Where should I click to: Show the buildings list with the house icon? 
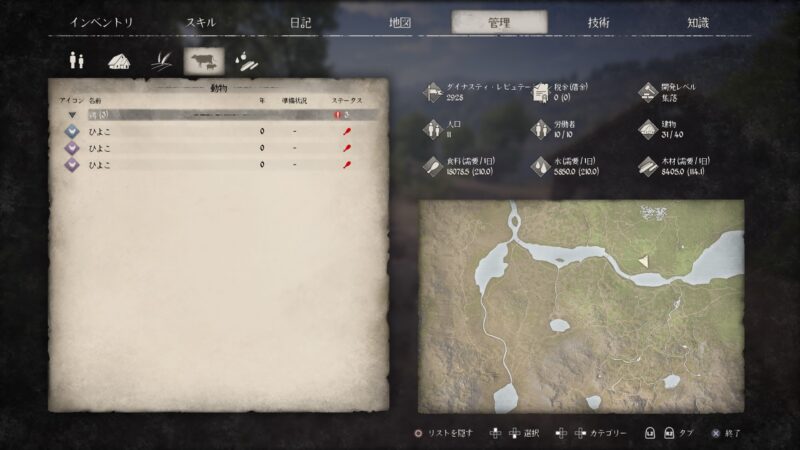(x=118, y=61)
